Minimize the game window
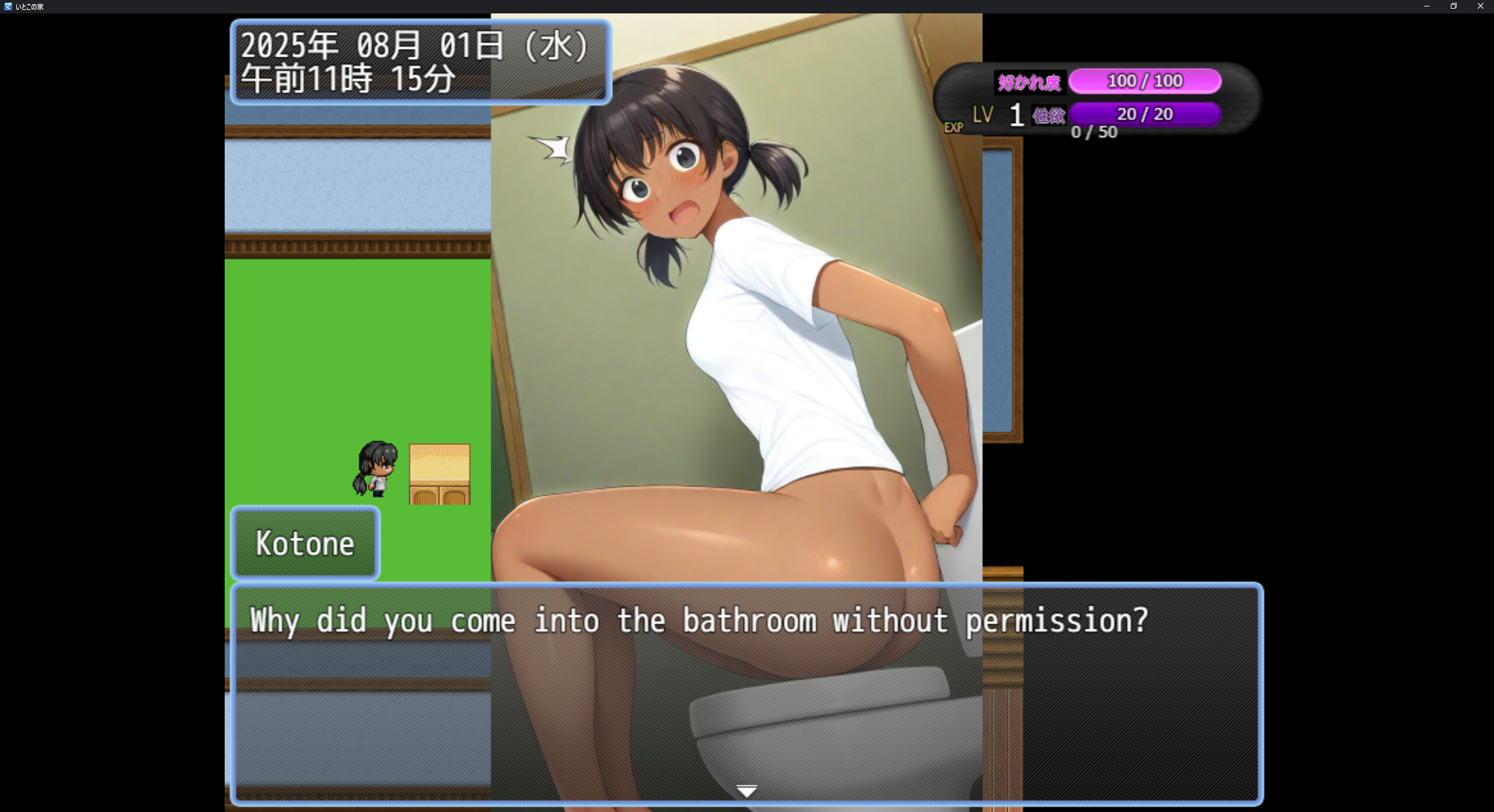 1426,6
